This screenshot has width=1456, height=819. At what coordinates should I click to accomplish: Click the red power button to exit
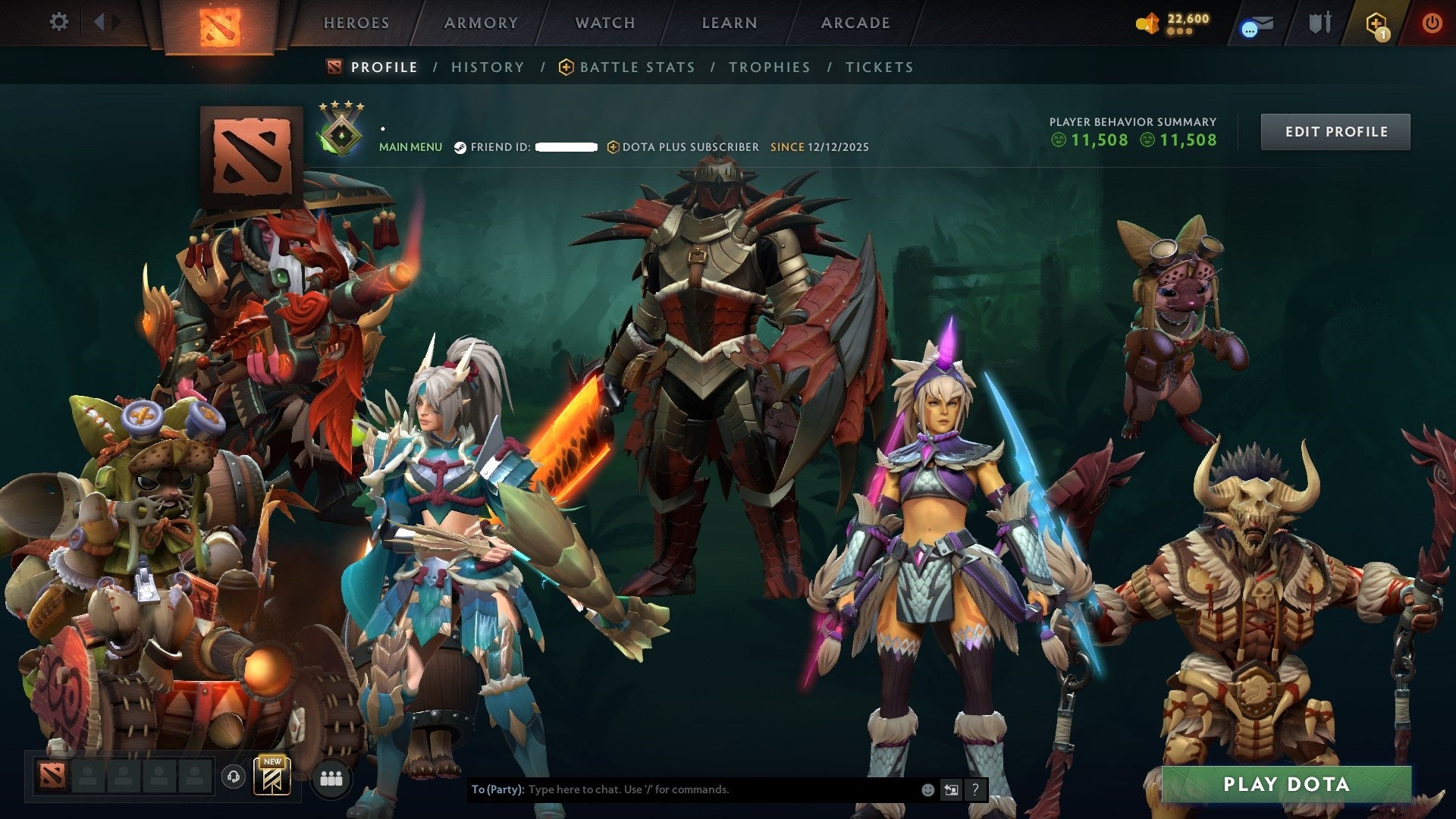pos(1432,23)
